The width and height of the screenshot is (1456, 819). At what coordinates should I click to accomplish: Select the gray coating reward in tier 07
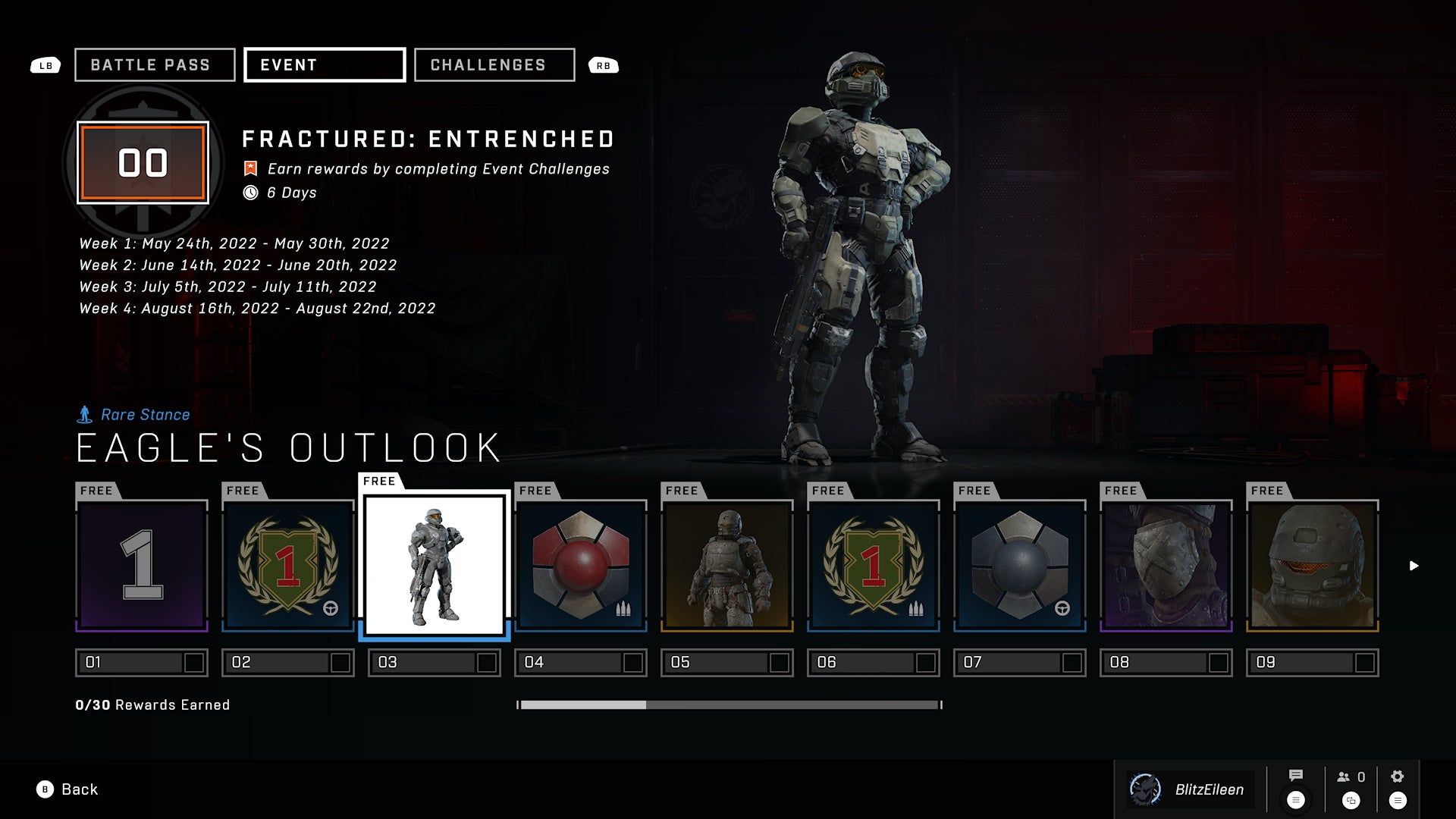1020,566
